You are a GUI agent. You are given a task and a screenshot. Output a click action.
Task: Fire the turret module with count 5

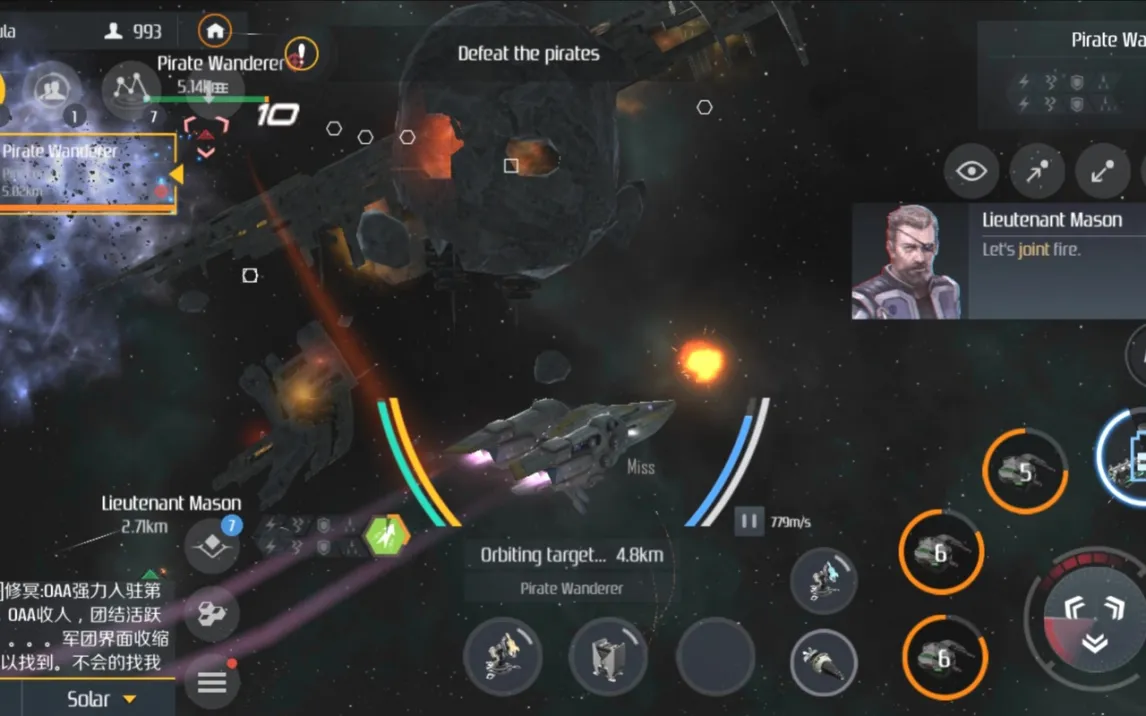1025,472
